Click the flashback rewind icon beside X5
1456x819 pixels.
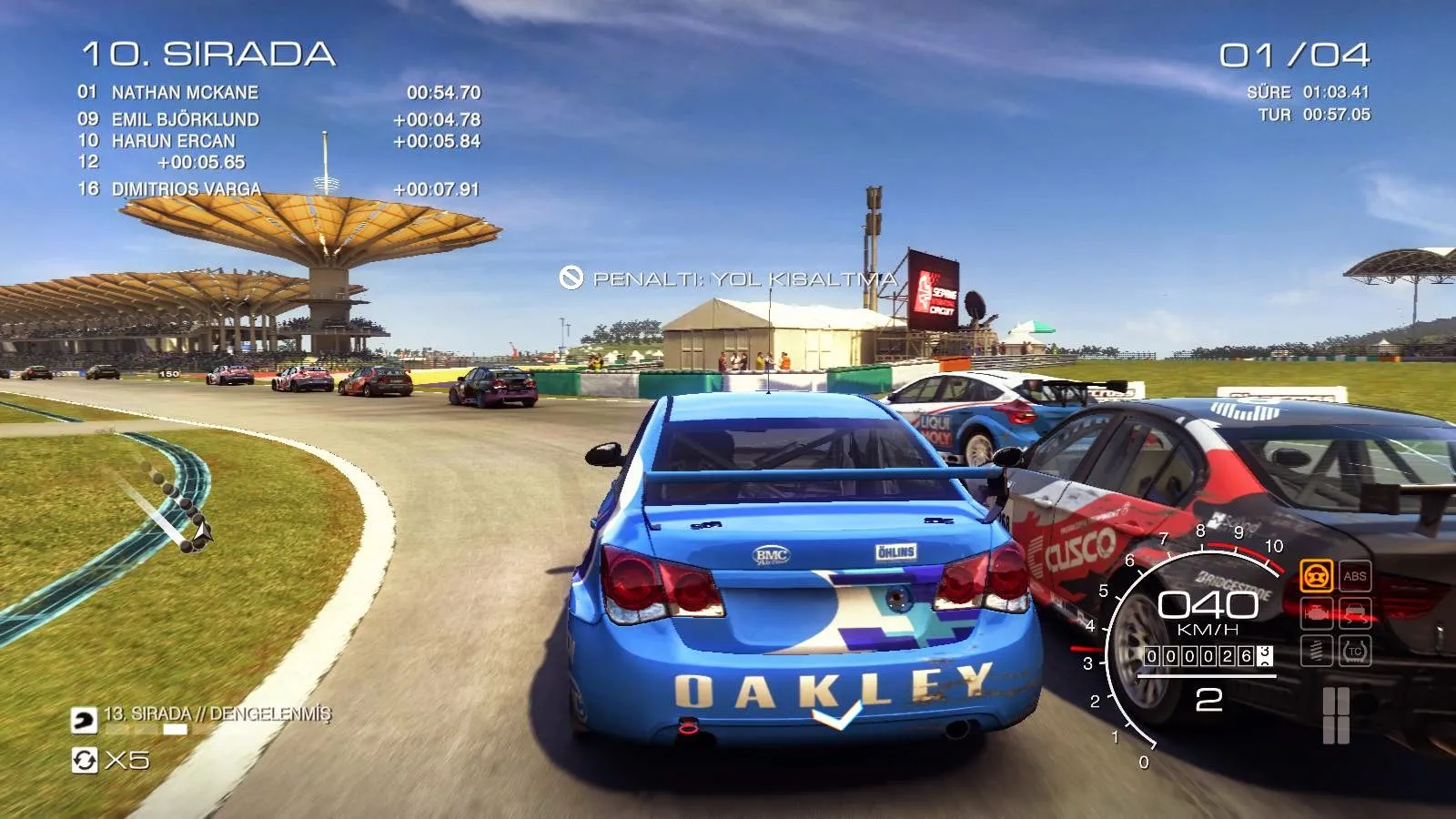(85, 760)
